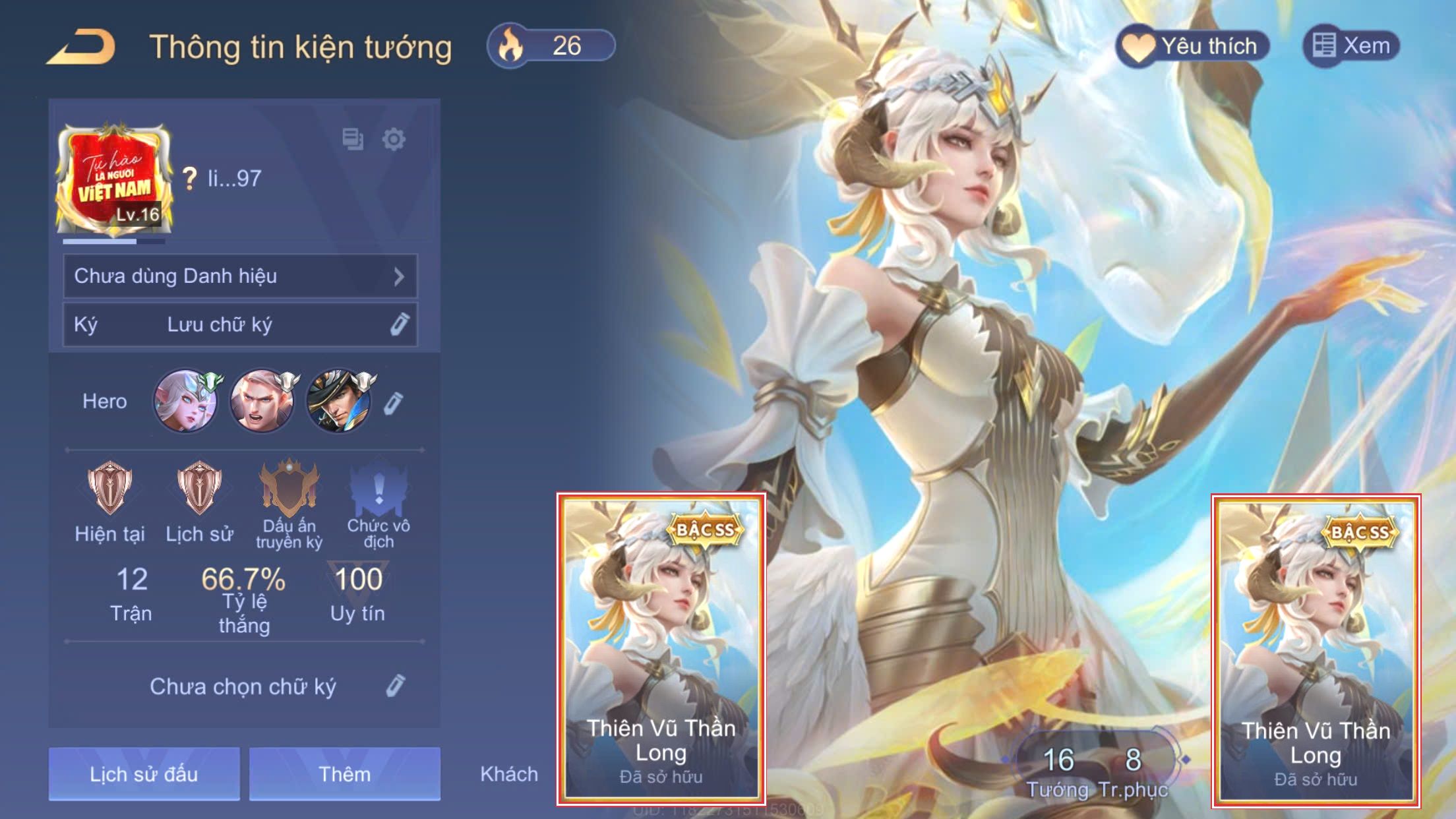Image resolution: width=1456 pixels, height=819 pixels.
Task: Switch to the Khách tab
Action: coord(508,773)
